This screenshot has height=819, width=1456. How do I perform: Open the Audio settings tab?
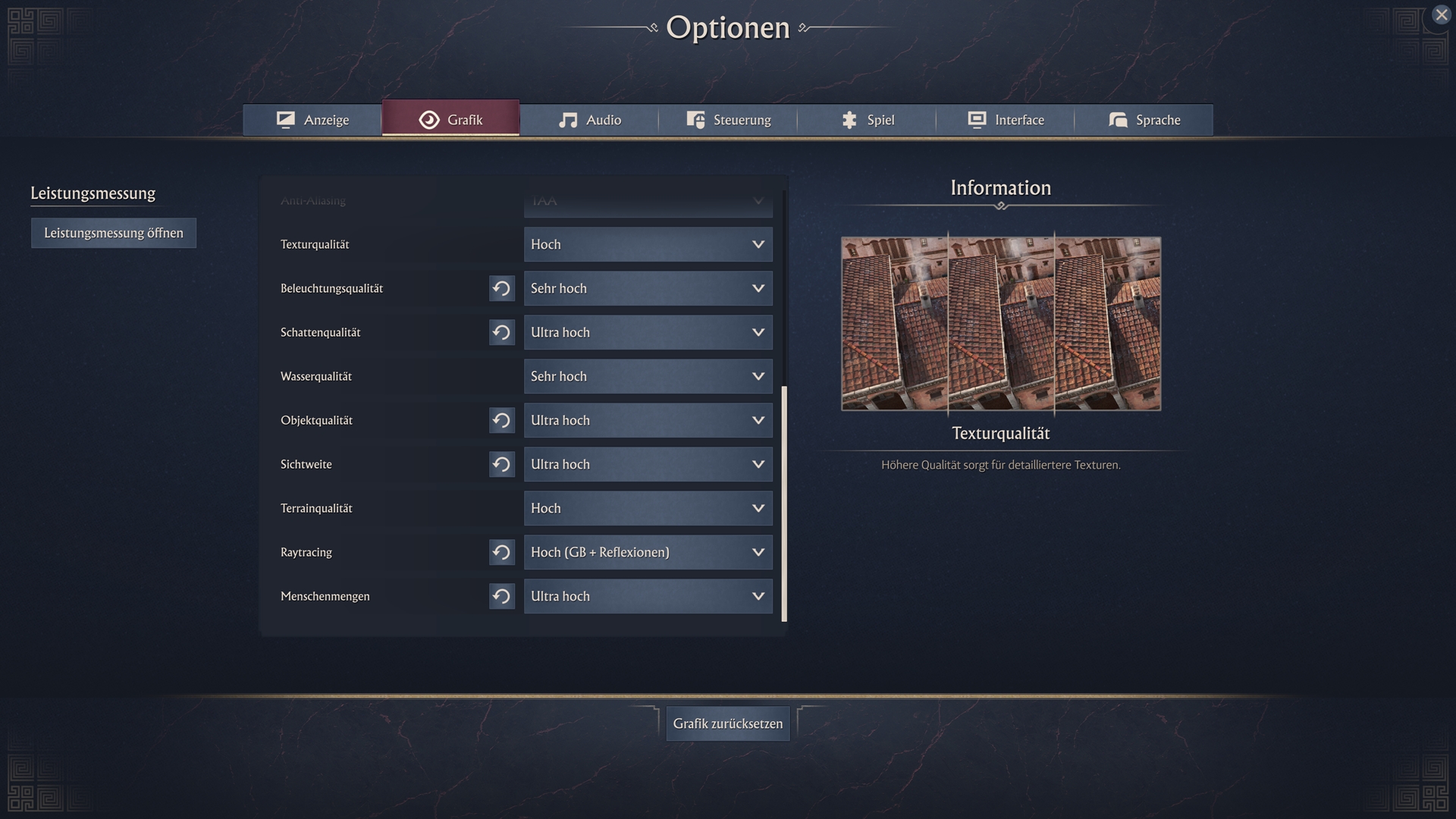pos(589,120)
